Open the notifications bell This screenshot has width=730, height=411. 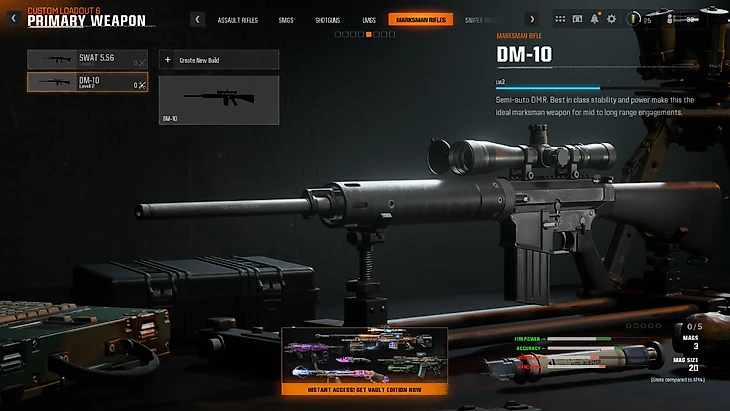point(595,19)
